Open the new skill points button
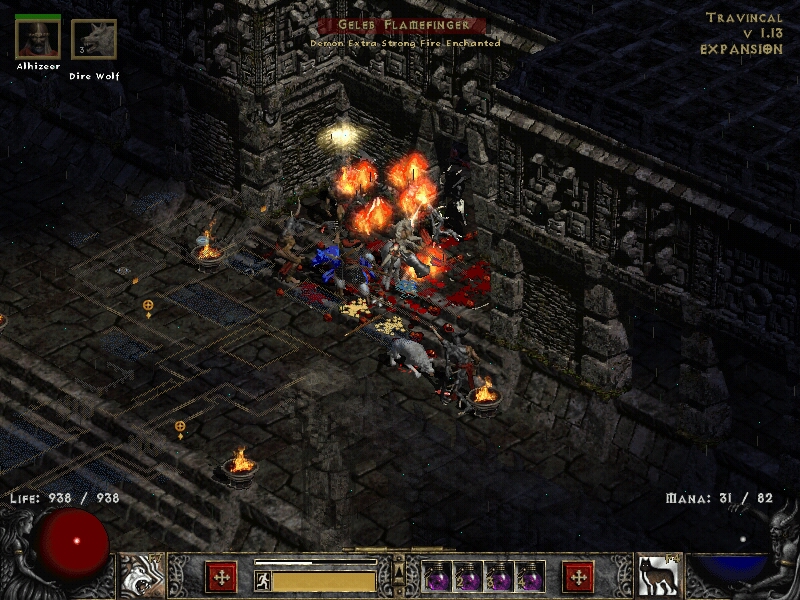The image size is (800, 600). 578,576
